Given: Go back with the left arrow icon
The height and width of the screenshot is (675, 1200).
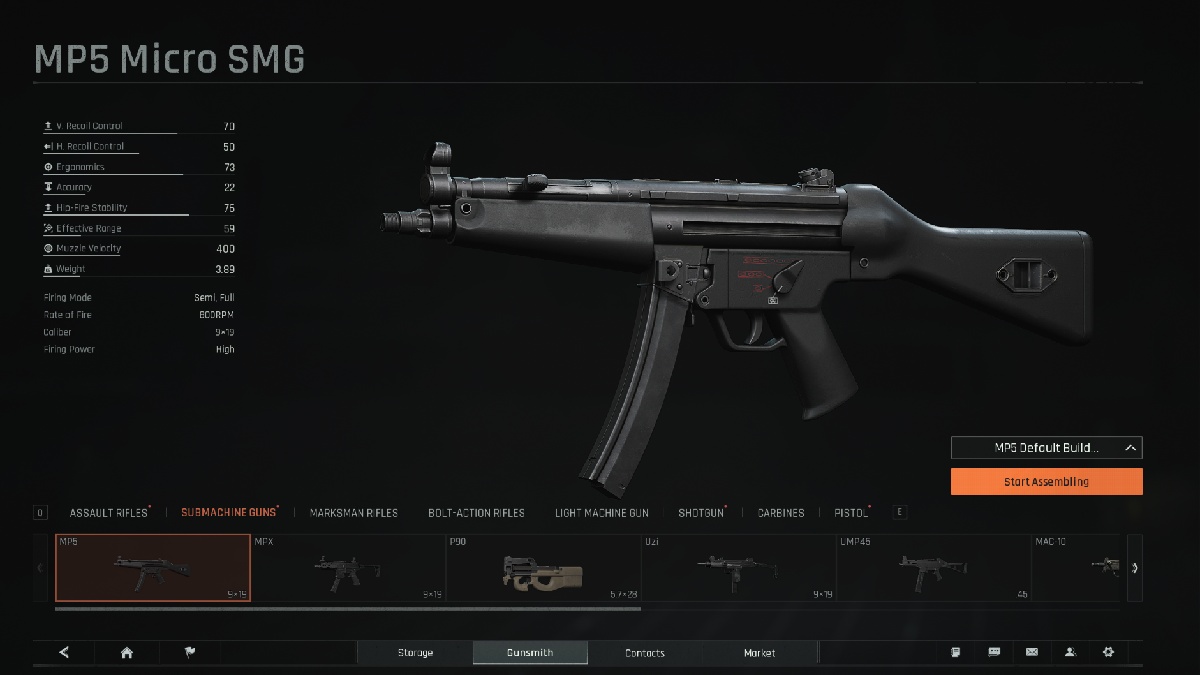Looking at the screenshot, I should coord(64,653).
